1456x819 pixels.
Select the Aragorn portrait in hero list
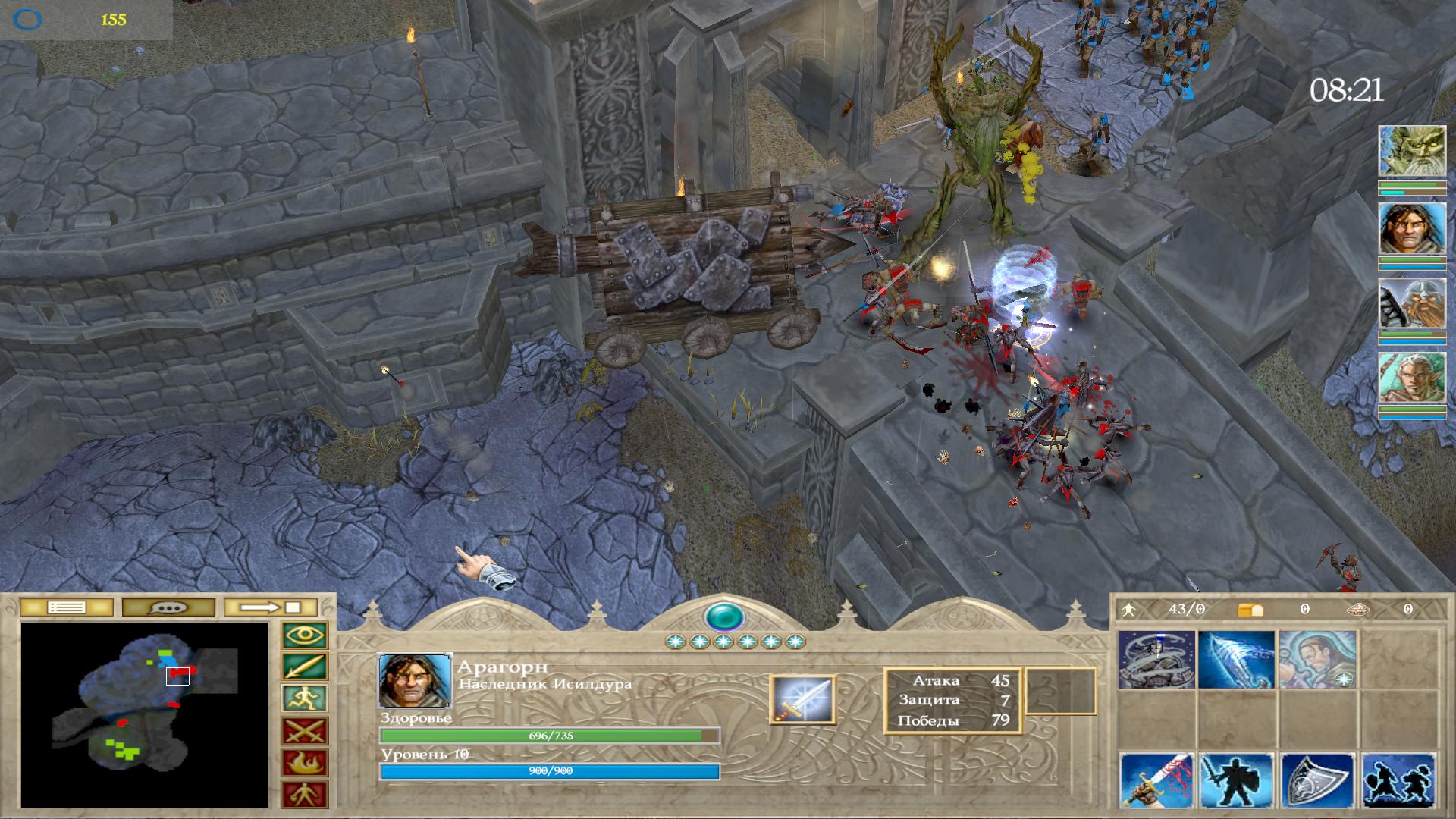point(1411,227)
